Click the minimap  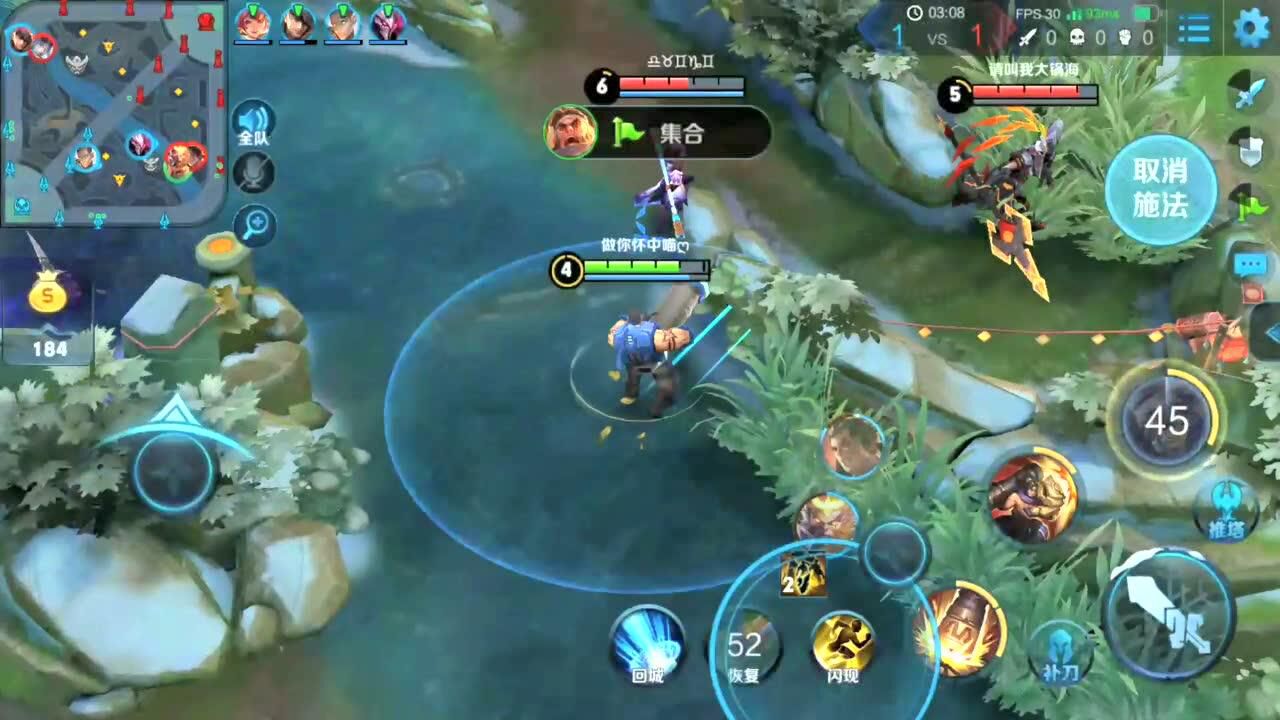click(x=110, y=110)
